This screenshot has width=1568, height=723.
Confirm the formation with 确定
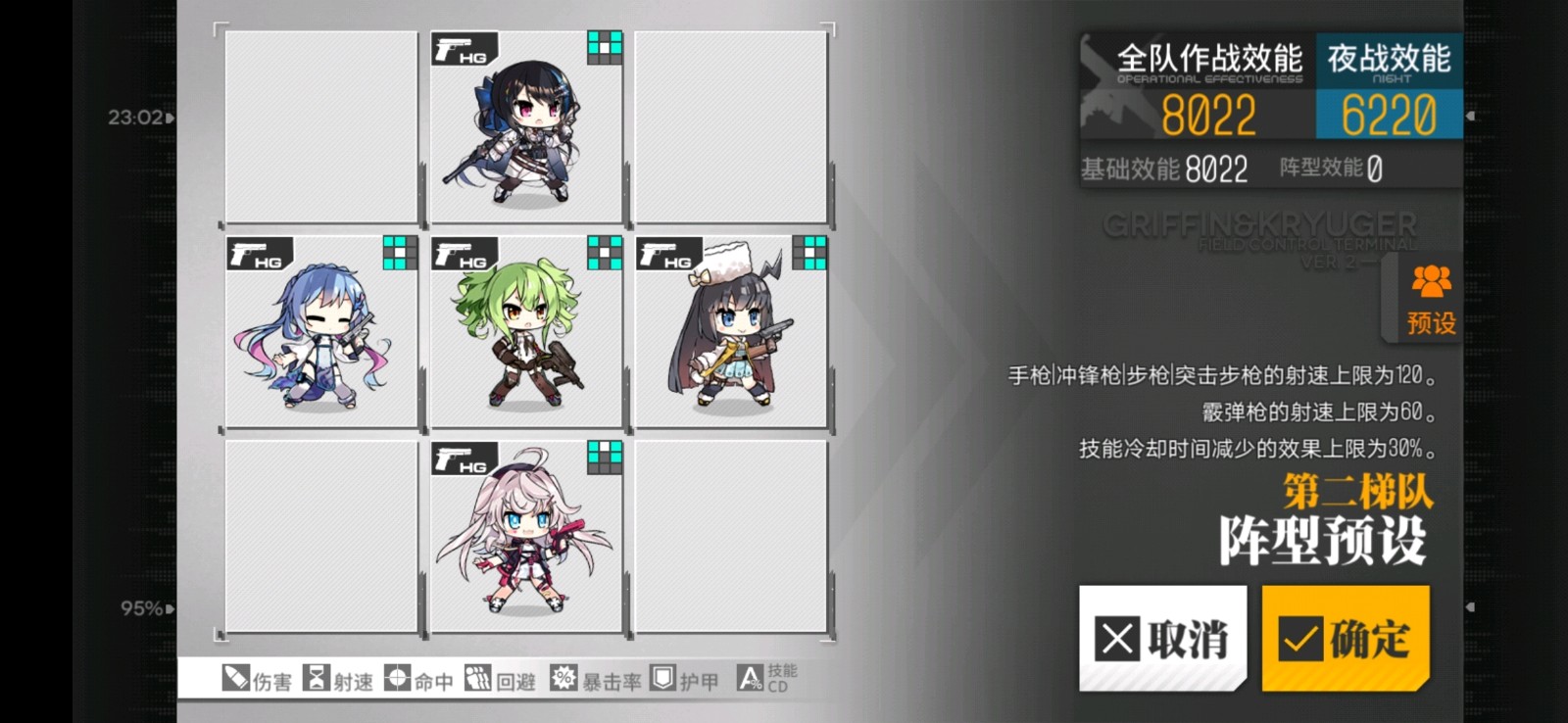(1345, 638)
